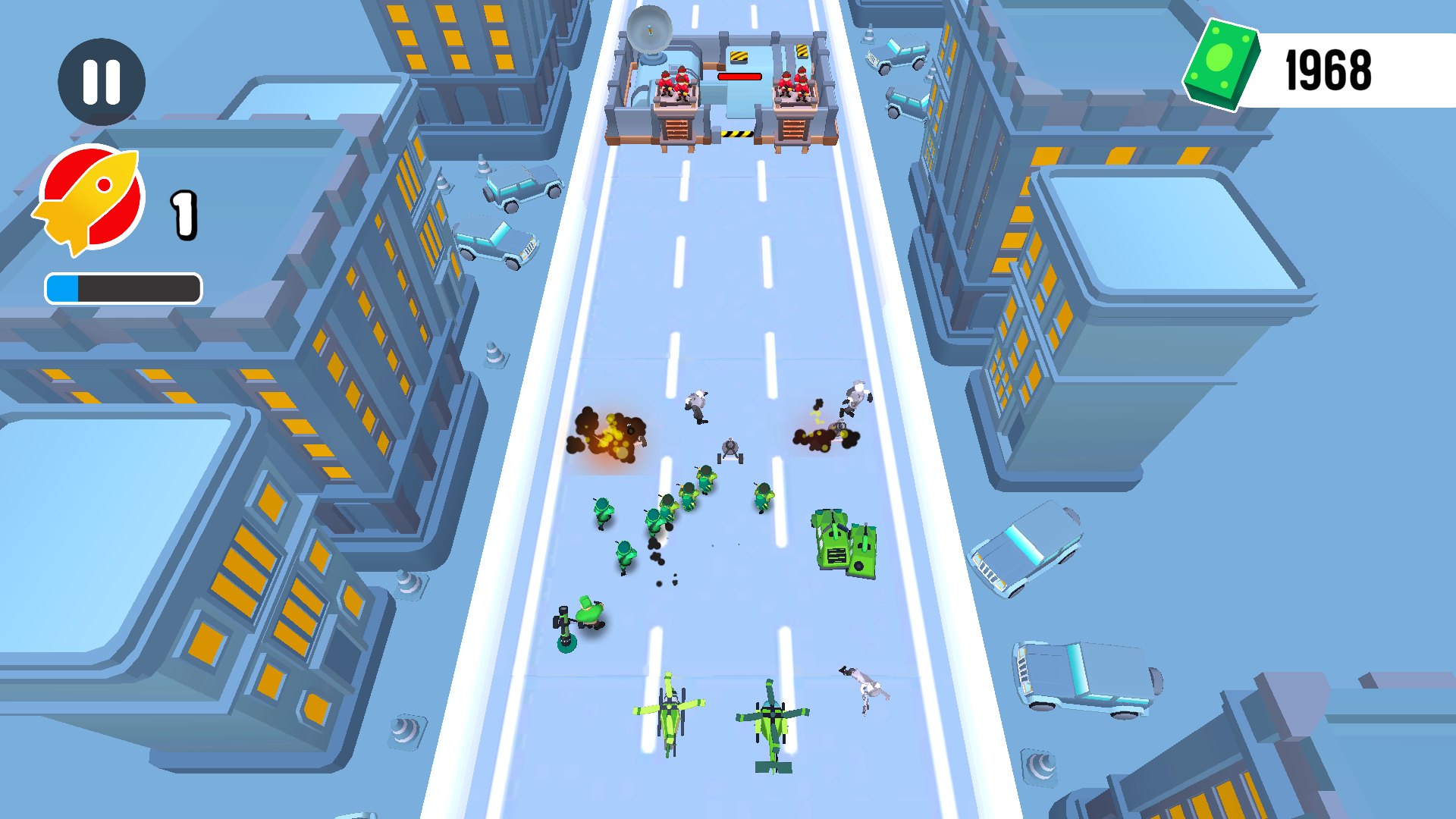Tap the money counter showing 1968
1456x819 pixels.
(x=1327, y=68)
